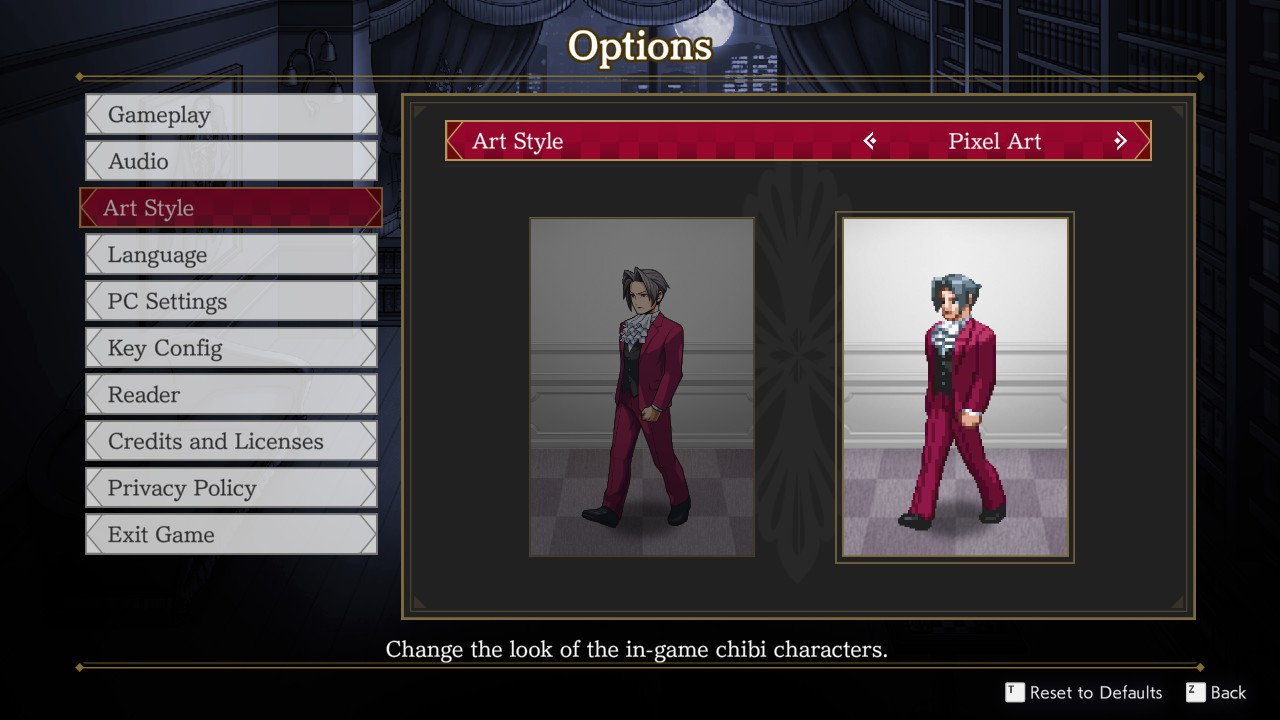Reset to Defaults
The height and width of the screenshot is (720, 1280).
pyautogui.click(x=1084, y=692)
